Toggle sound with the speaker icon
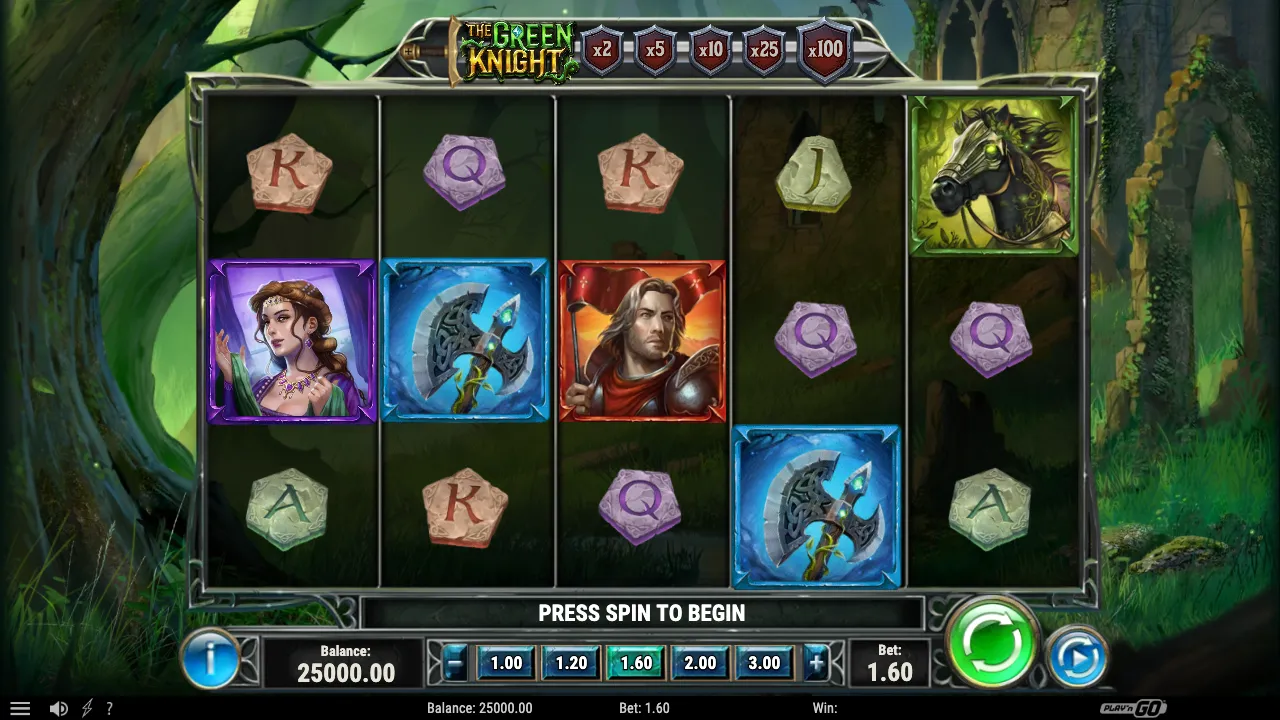This screenshot has height=720, width=1280. tap(59, 708)
